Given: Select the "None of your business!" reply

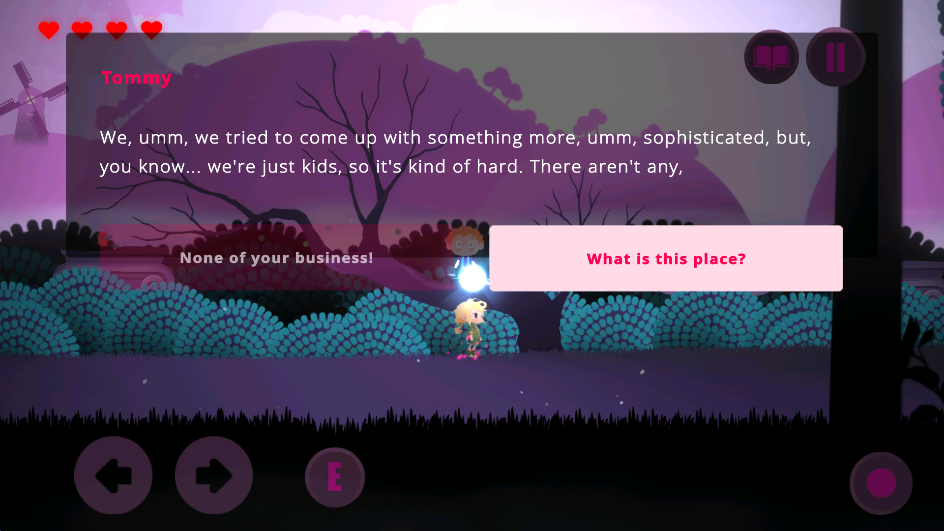Looking at the screenshot, I should tap(276, 259).
